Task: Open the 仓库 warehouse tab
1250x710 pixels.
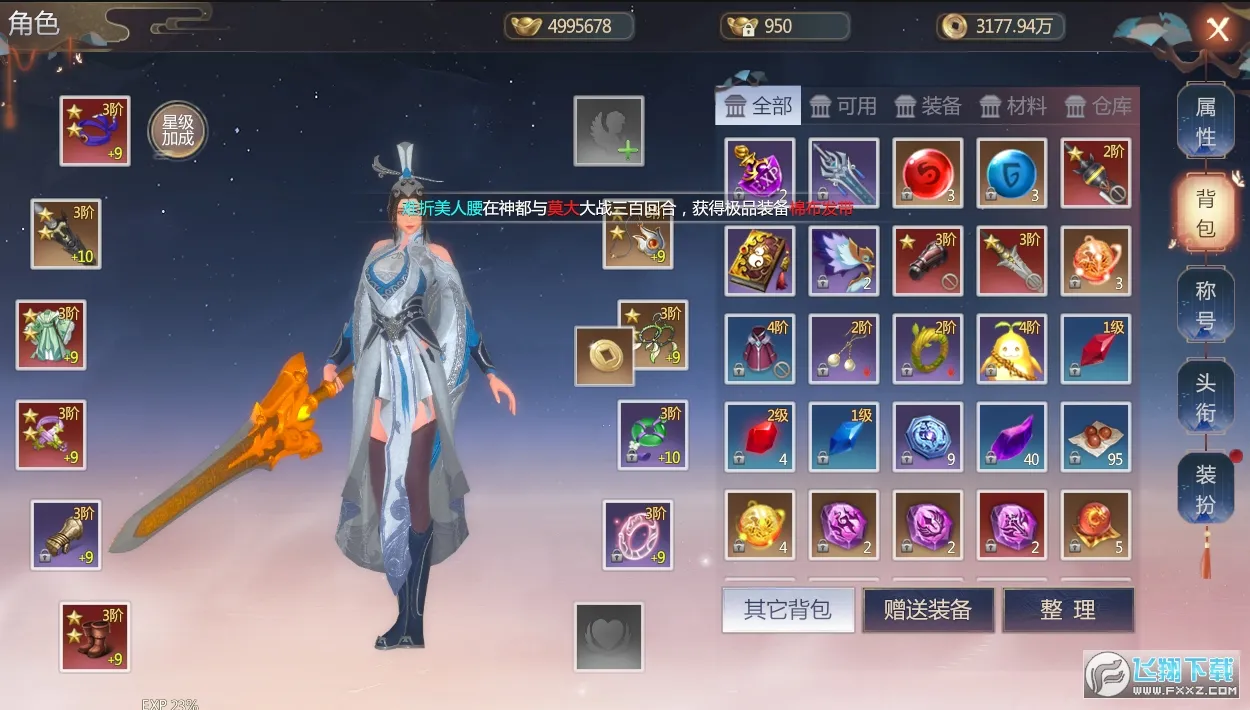Action: point(1098,106)
